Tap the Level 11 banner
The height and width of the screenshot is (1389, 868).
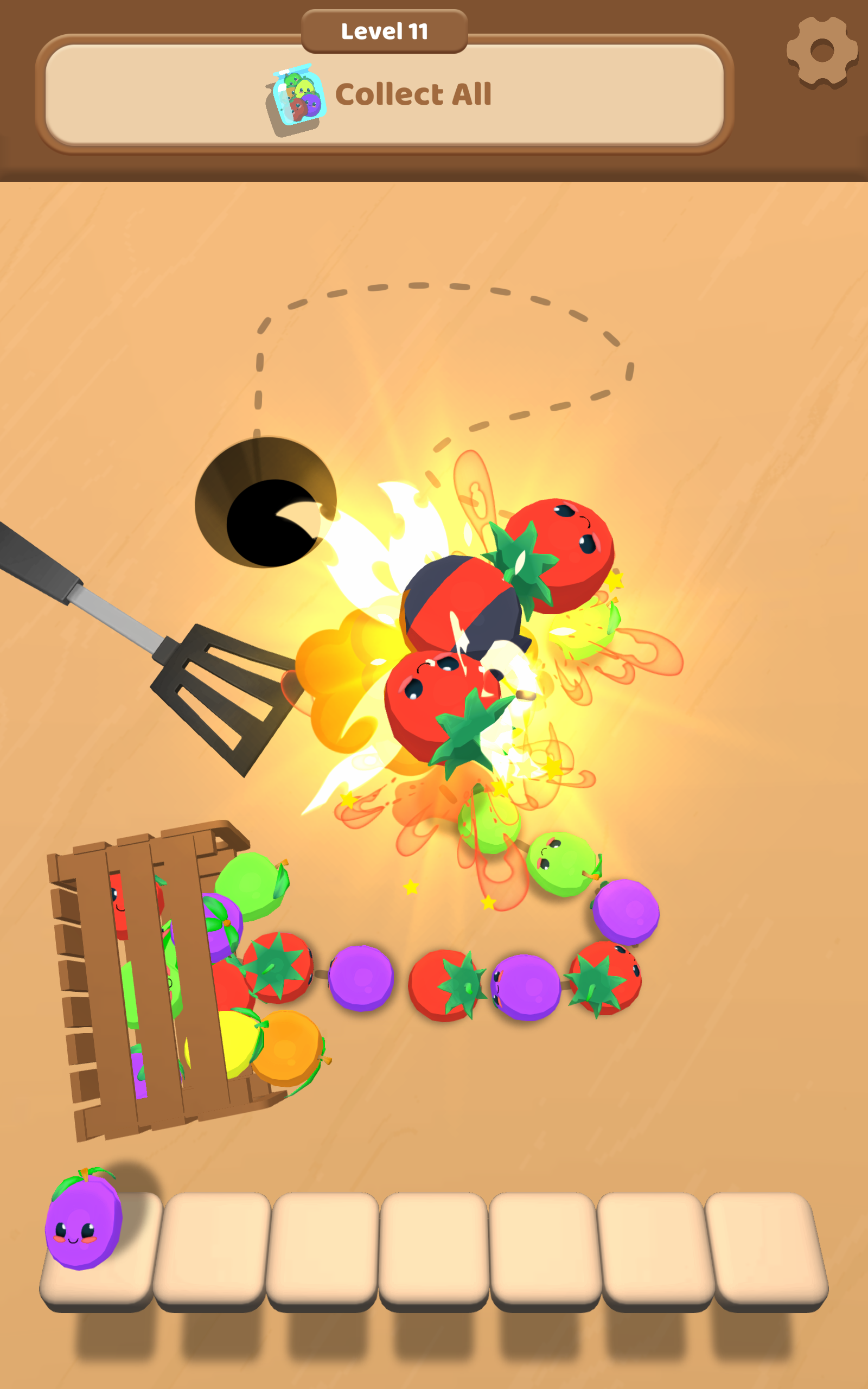pyautogui.click(x=385, y=31)
